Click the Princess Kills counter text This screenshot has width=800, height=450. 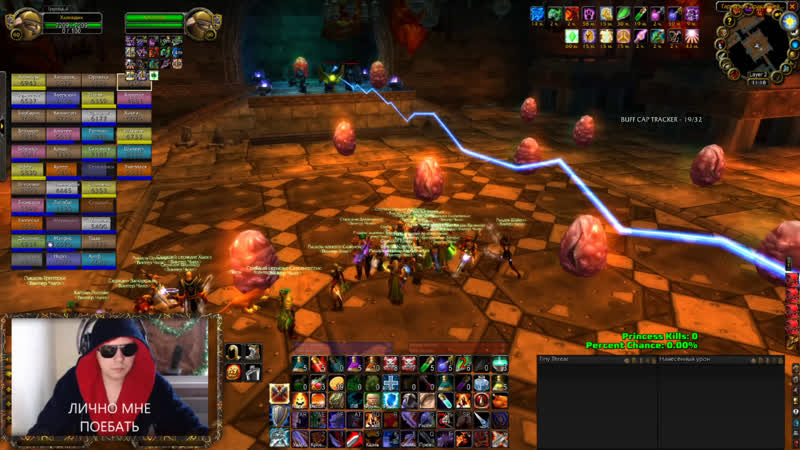point(659,336)
